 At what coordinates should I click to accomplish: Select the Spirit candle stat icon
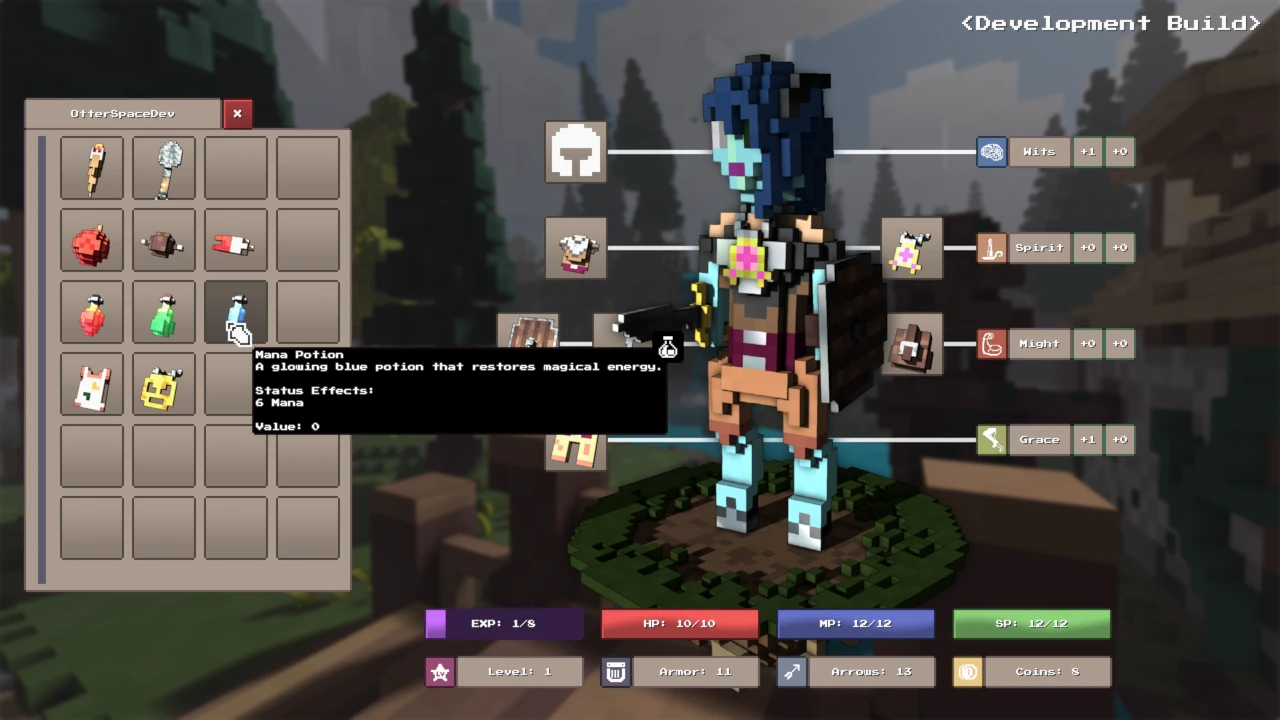pos(991,247)
